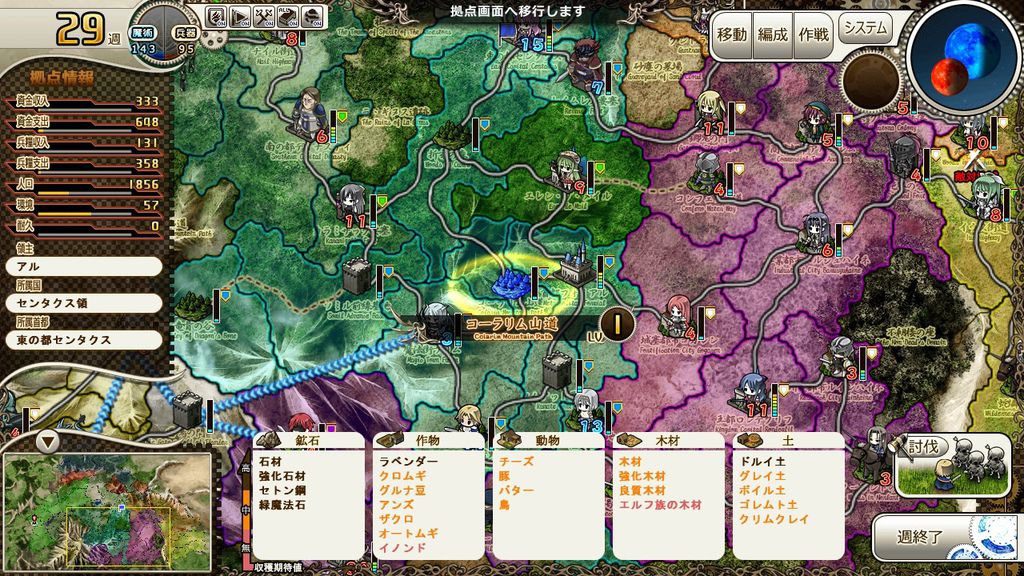Open the 作物 (Crops) resource panel
This screenshot has width=1024, height=576.
[x=427, y=440]
